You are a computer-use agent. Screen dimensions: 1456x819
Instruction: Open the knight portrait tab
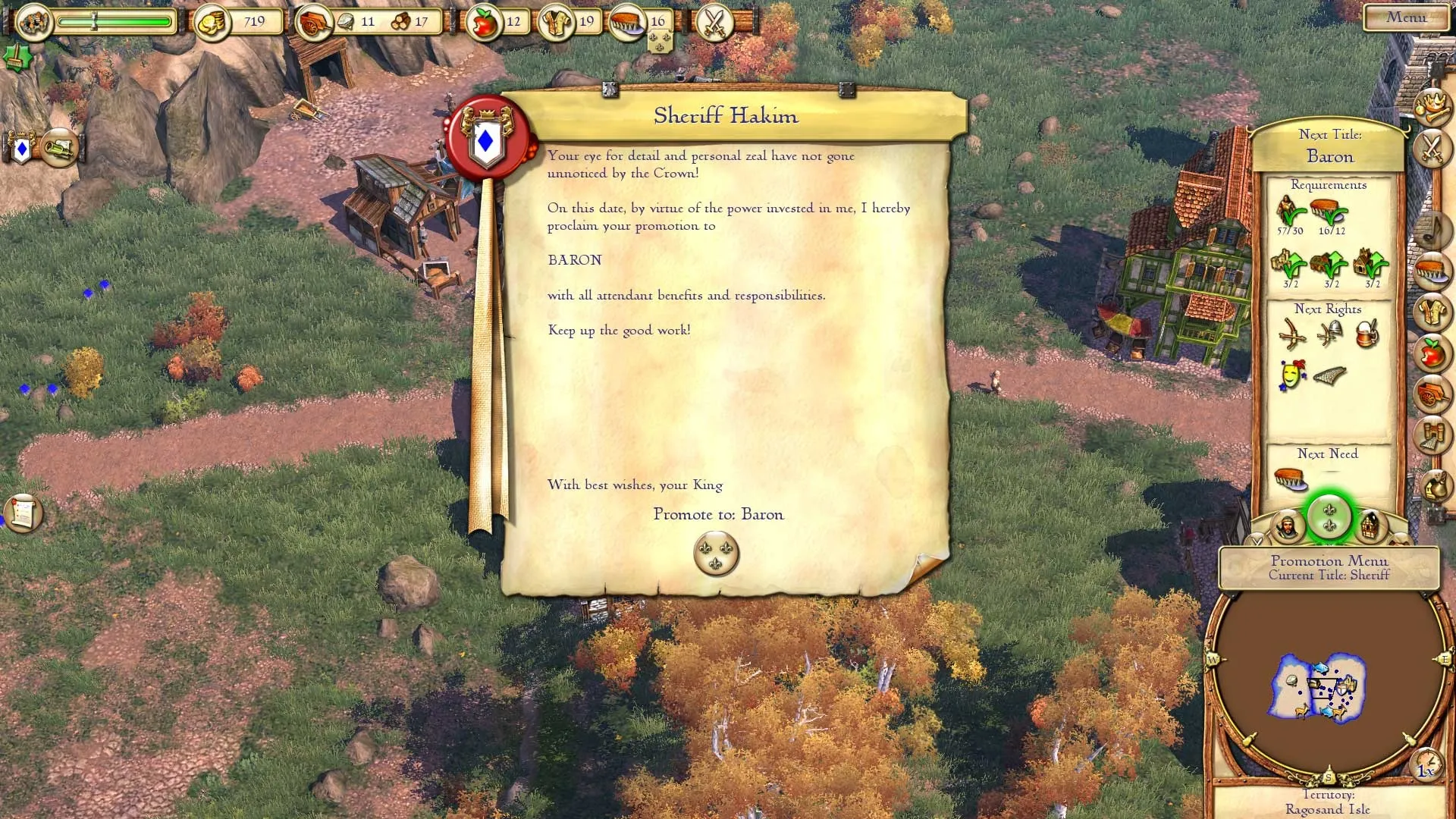coord(1287,526)
